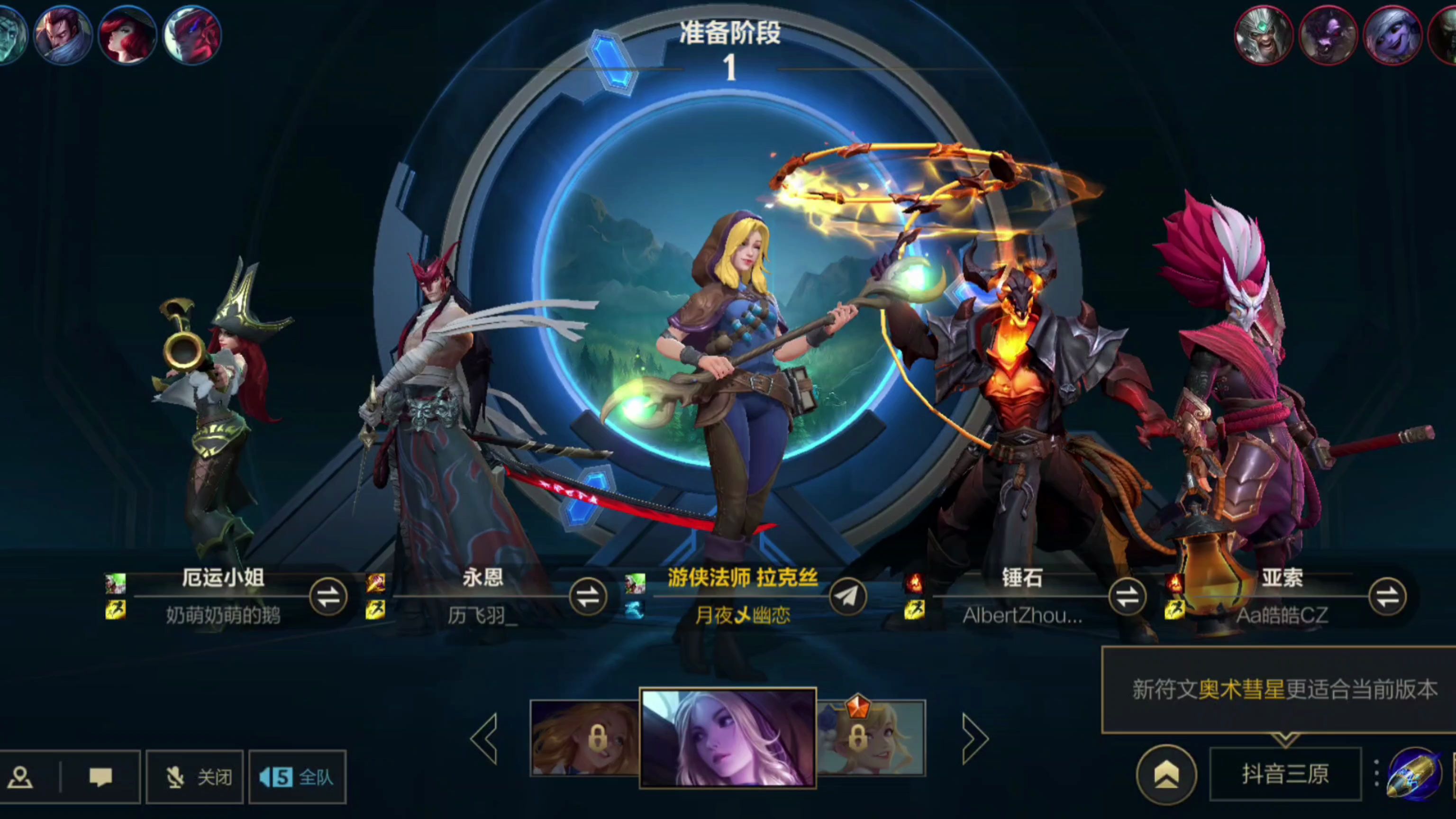Open the 抖音三原 rune page selector
The height and width of the screenshot is (819, 1456).
click(1285, 774)
